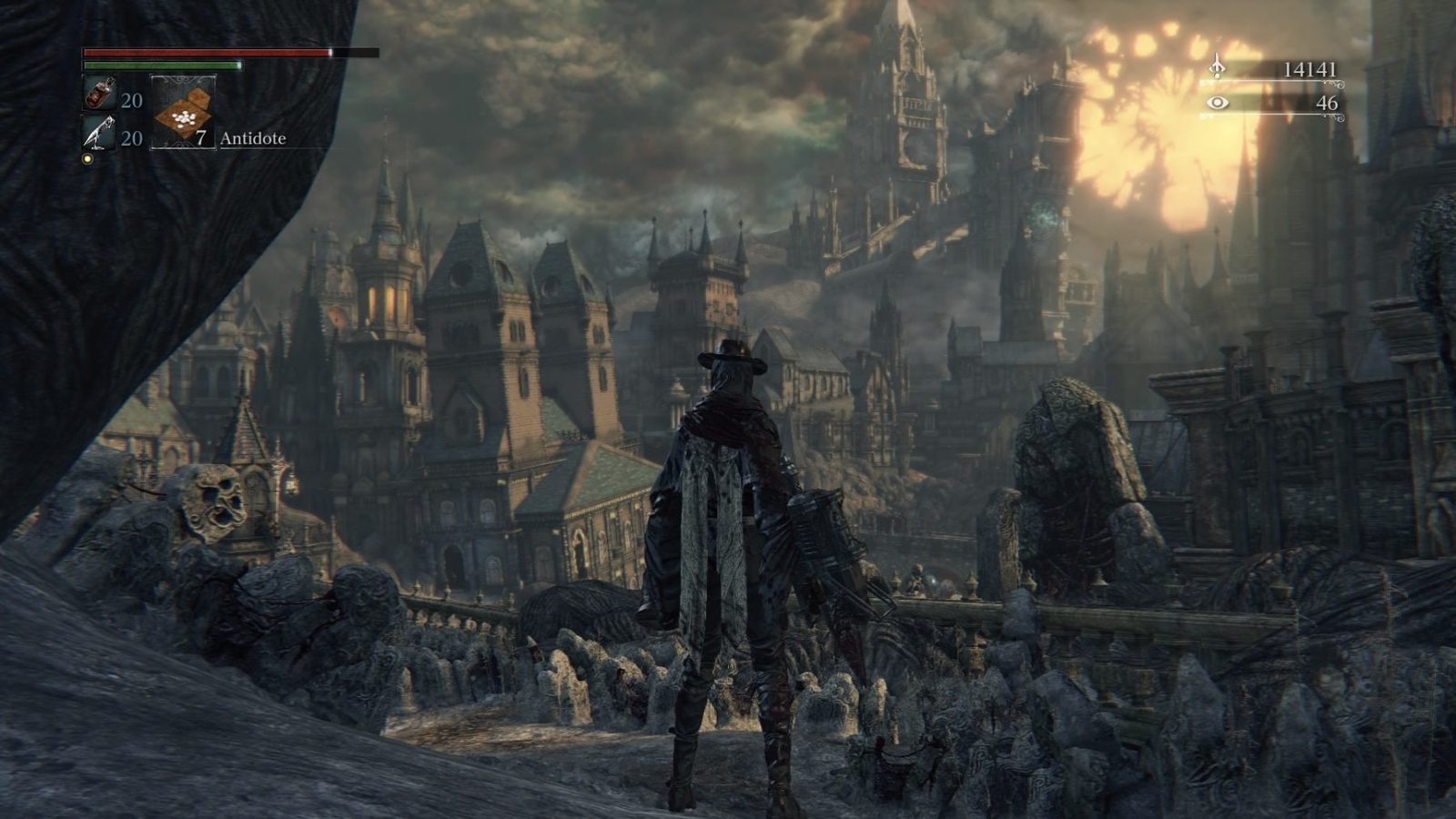The width and height of the screenshot is (1456, 819).
Task: Click the Hunter's Mark icon beside the Echoes count
Action: (1219, 66)
